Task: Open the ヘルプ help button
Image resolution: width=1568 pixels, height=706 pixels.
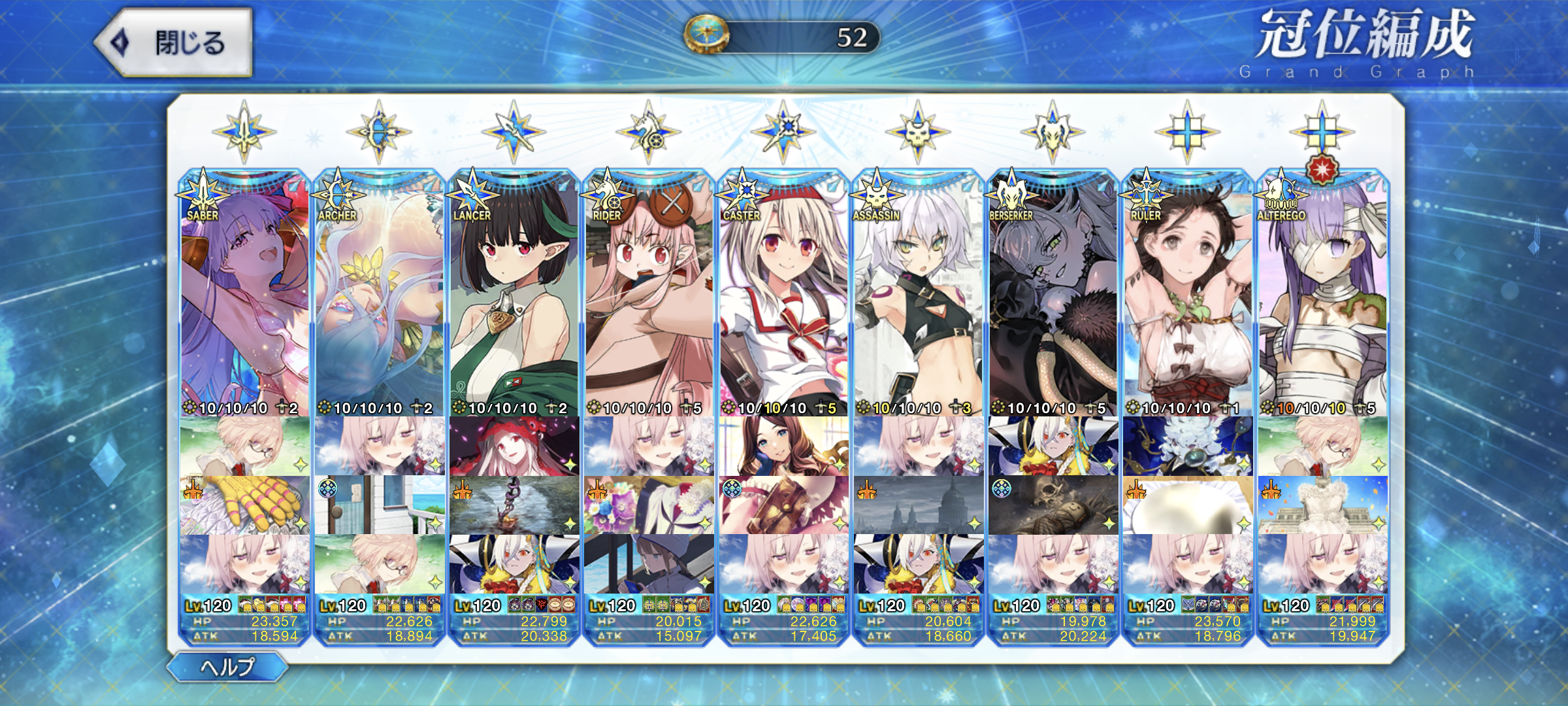Action: 227,667
